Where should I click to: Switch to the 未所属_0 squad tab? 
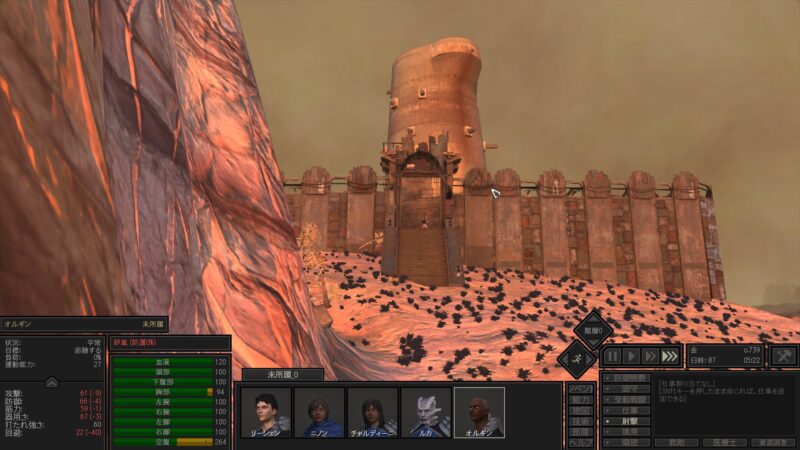tap(283, 375)
